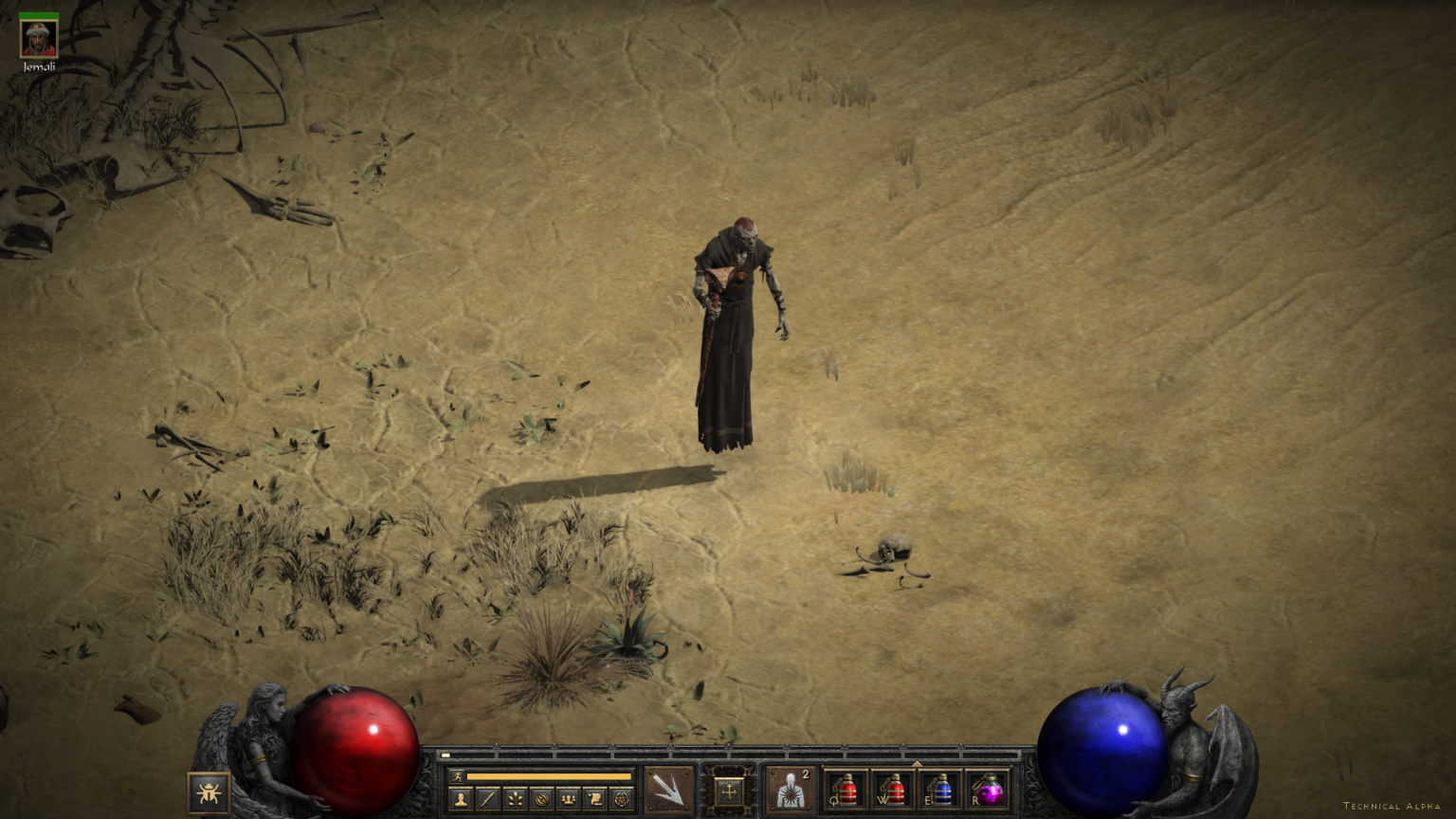Screen dimensions: 1456x819
Task: Click the spiral automap icon
Action: click(541, 799)
